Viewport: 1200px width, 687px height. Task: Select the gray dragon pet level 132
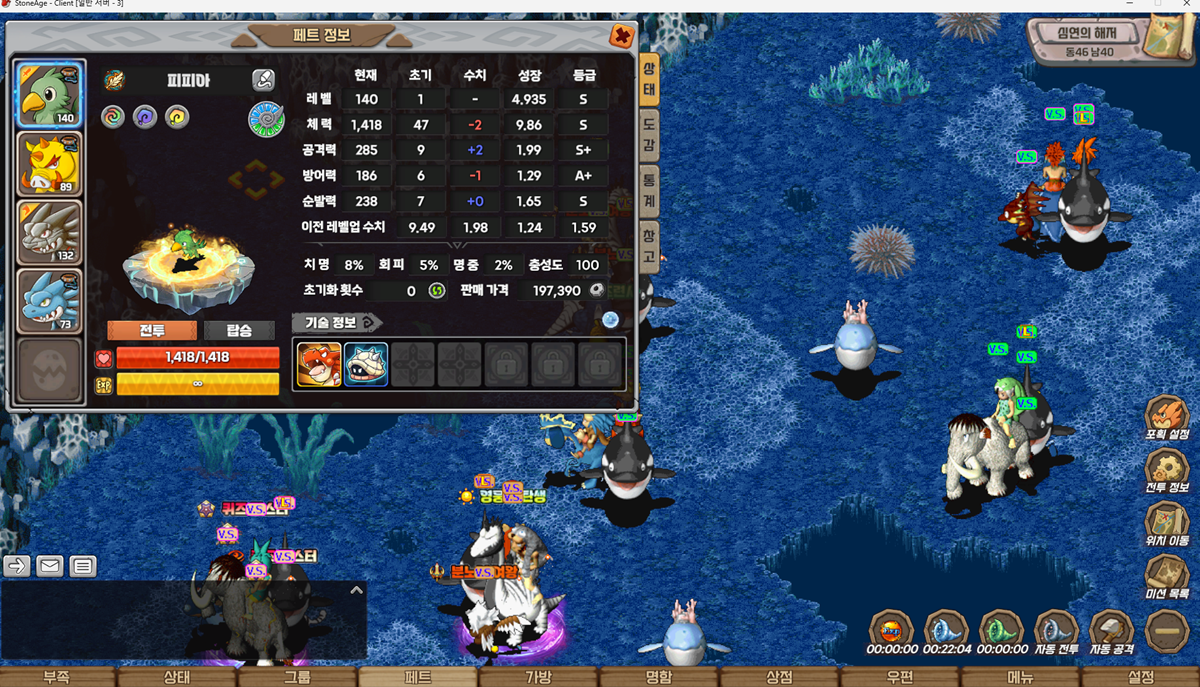click(49, 232)
